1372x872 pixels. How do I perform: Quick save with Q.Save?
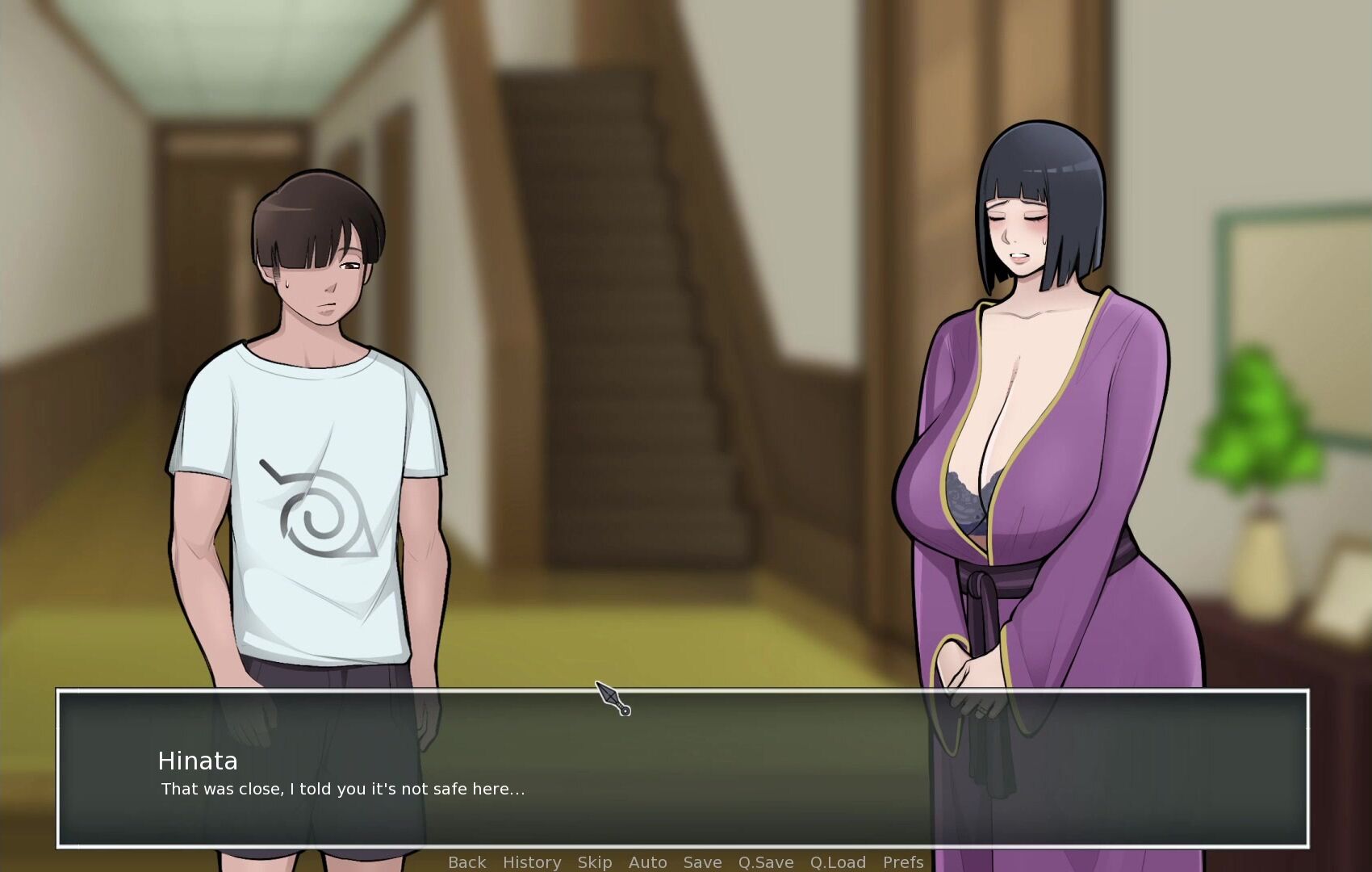(x=766, y=862)
